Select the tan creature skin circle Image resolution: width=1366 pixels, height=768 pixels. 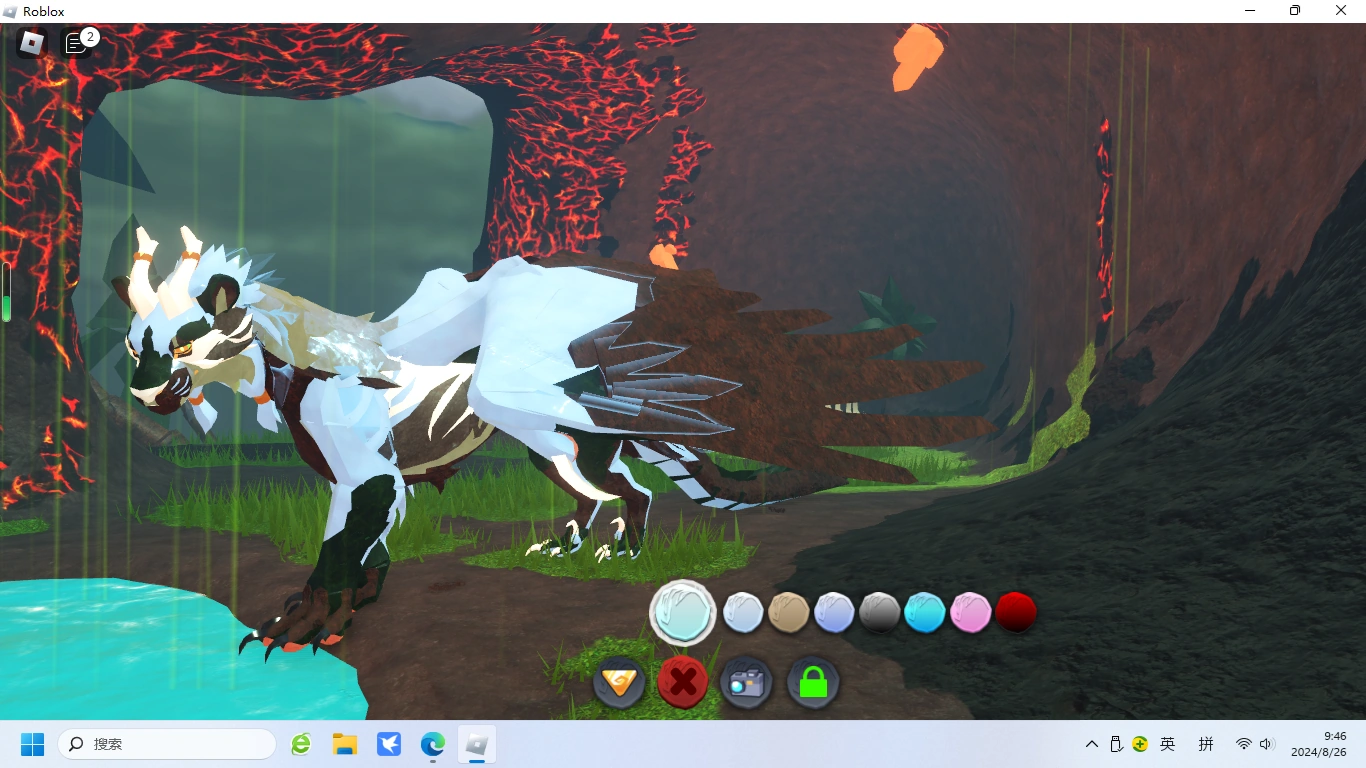coord(789,611)
